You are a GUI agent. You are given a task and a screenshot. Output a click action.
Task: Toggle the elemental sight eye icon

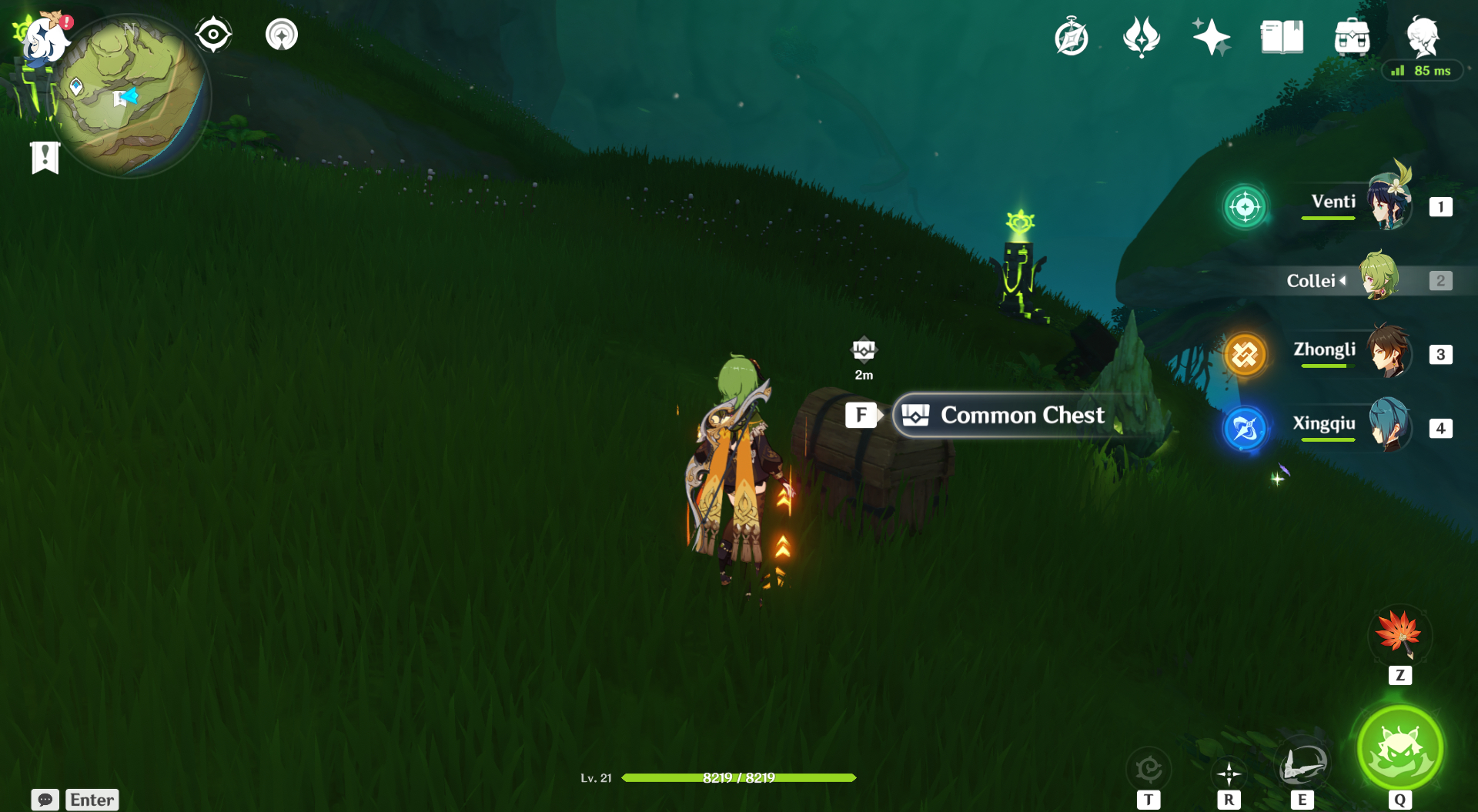(x=213, y=35)
